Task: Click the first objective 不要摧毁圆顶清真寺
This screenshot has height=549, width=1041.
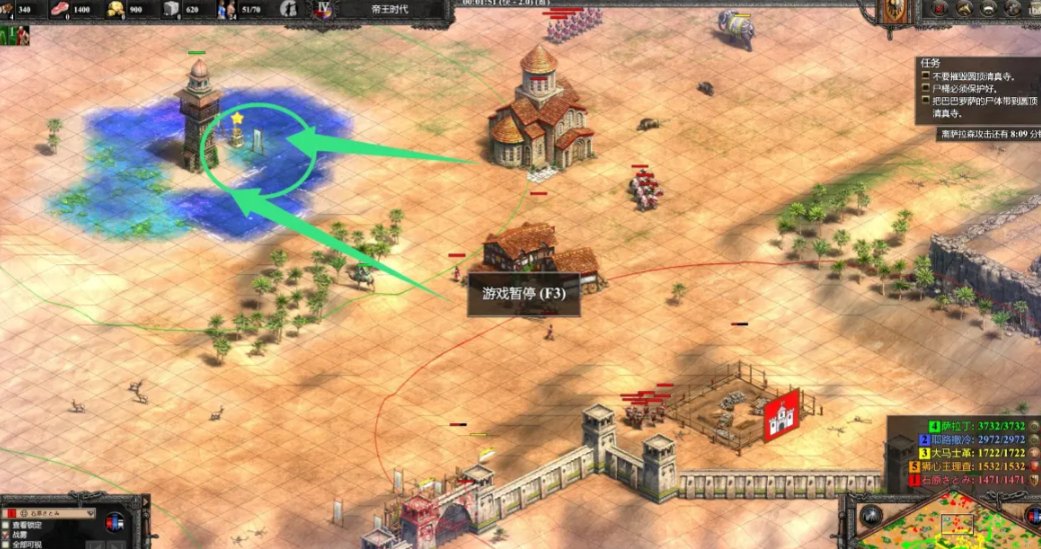Action: tap(972, 76)
